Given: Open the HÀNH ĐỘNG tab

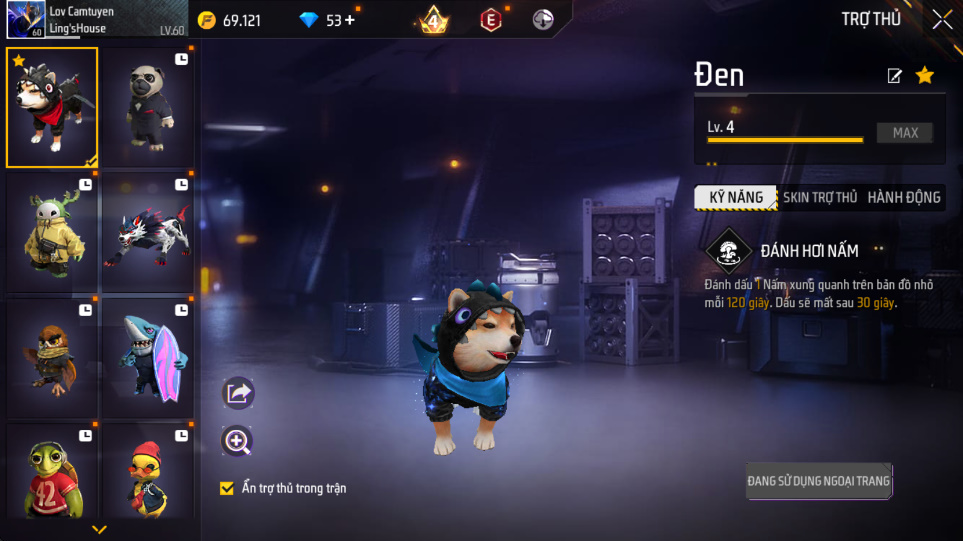Looking at the screenshot, I should 903,197.
